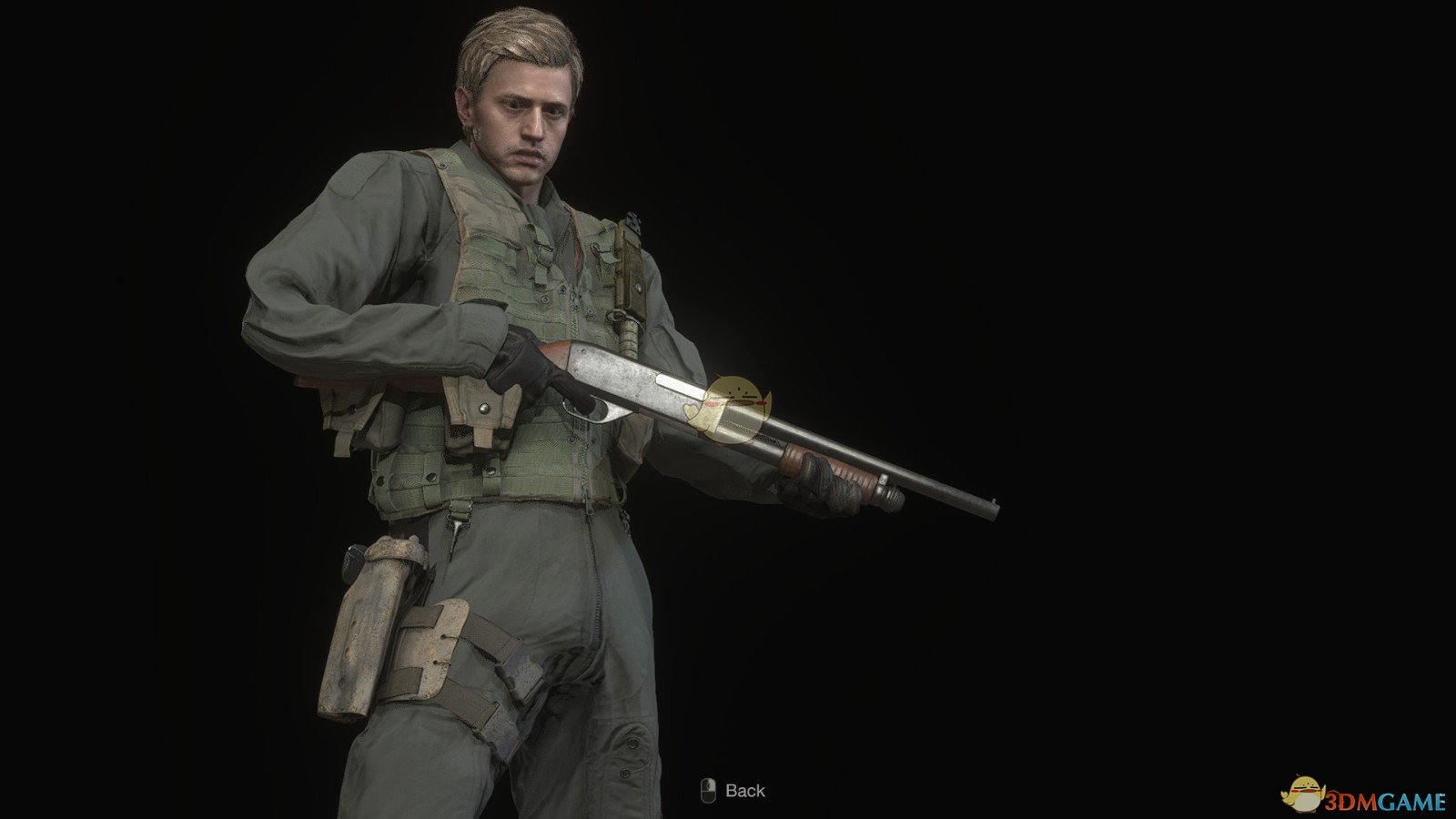This screenshot has height=819, width=1456.
Task: Click the shotgun barrel tip
Action: (x=996, y=508)
